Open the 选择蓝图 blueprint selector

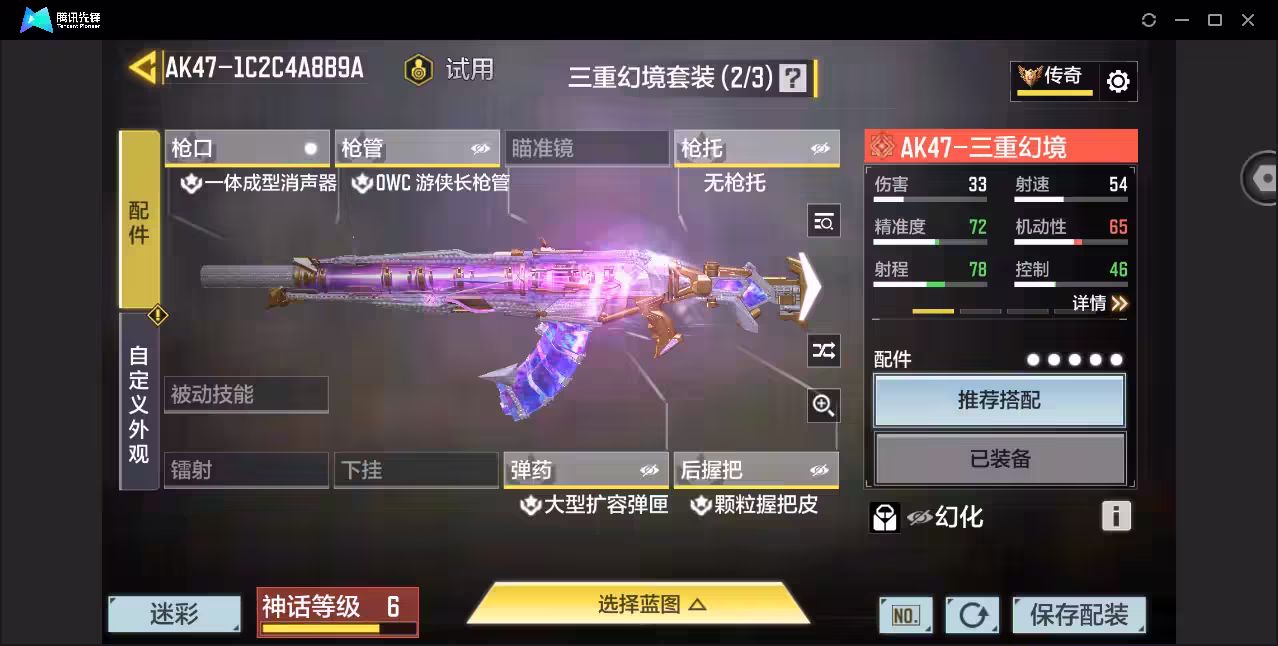(x=638, y=604)
